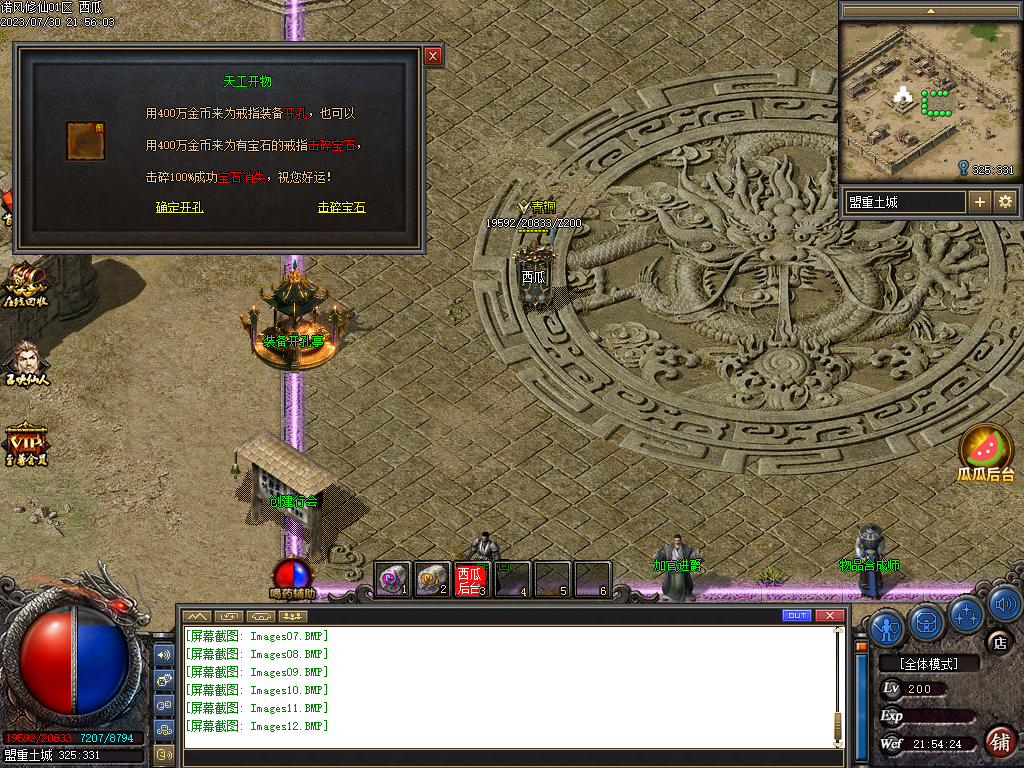Open the 在线回收 treasure chest icon
Viewport: 1024px width, 768px height.
[x=24, y=286]
